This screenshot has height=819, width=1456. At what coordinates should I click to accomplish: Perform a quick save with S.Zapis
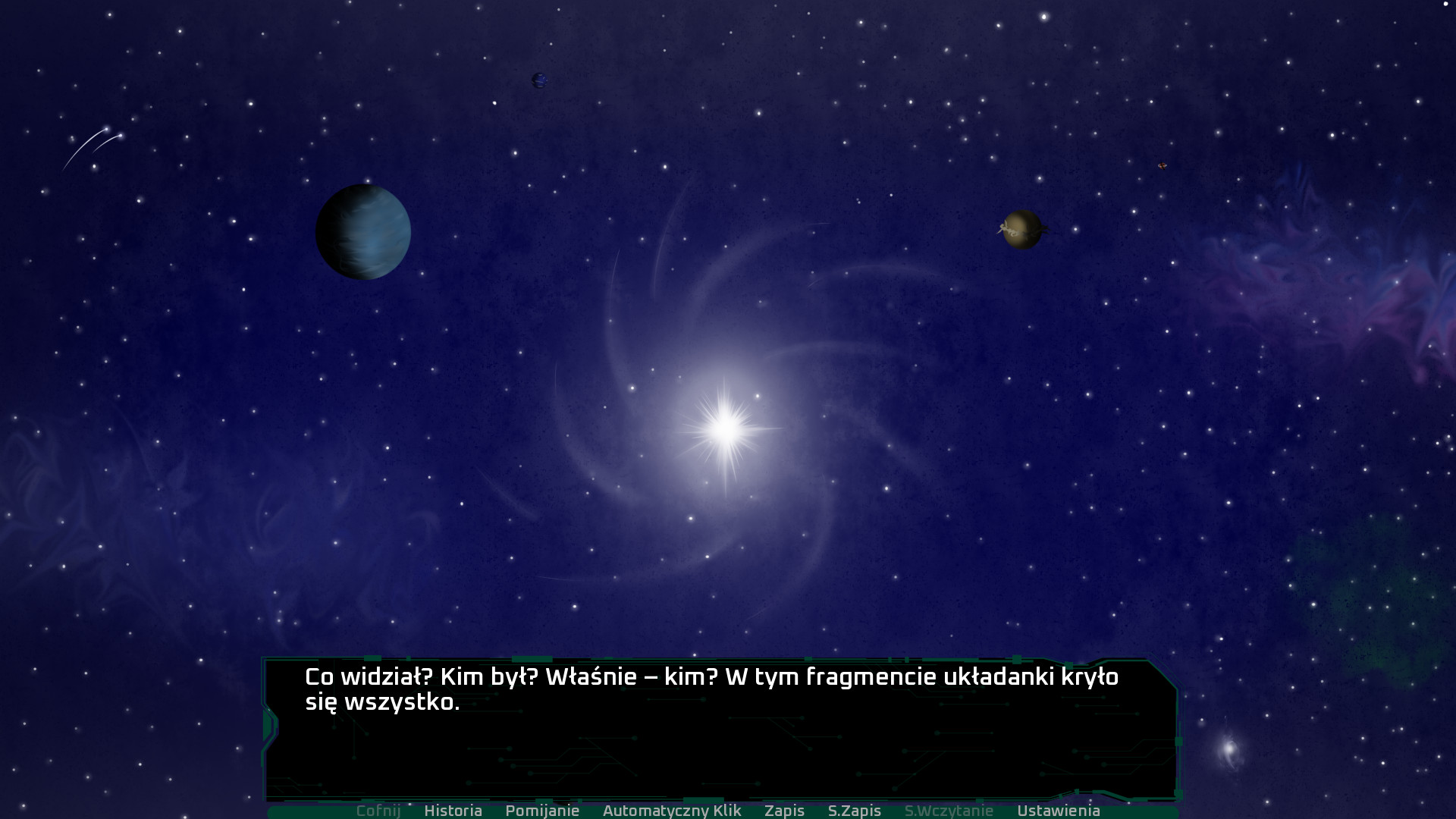[855, 811]
